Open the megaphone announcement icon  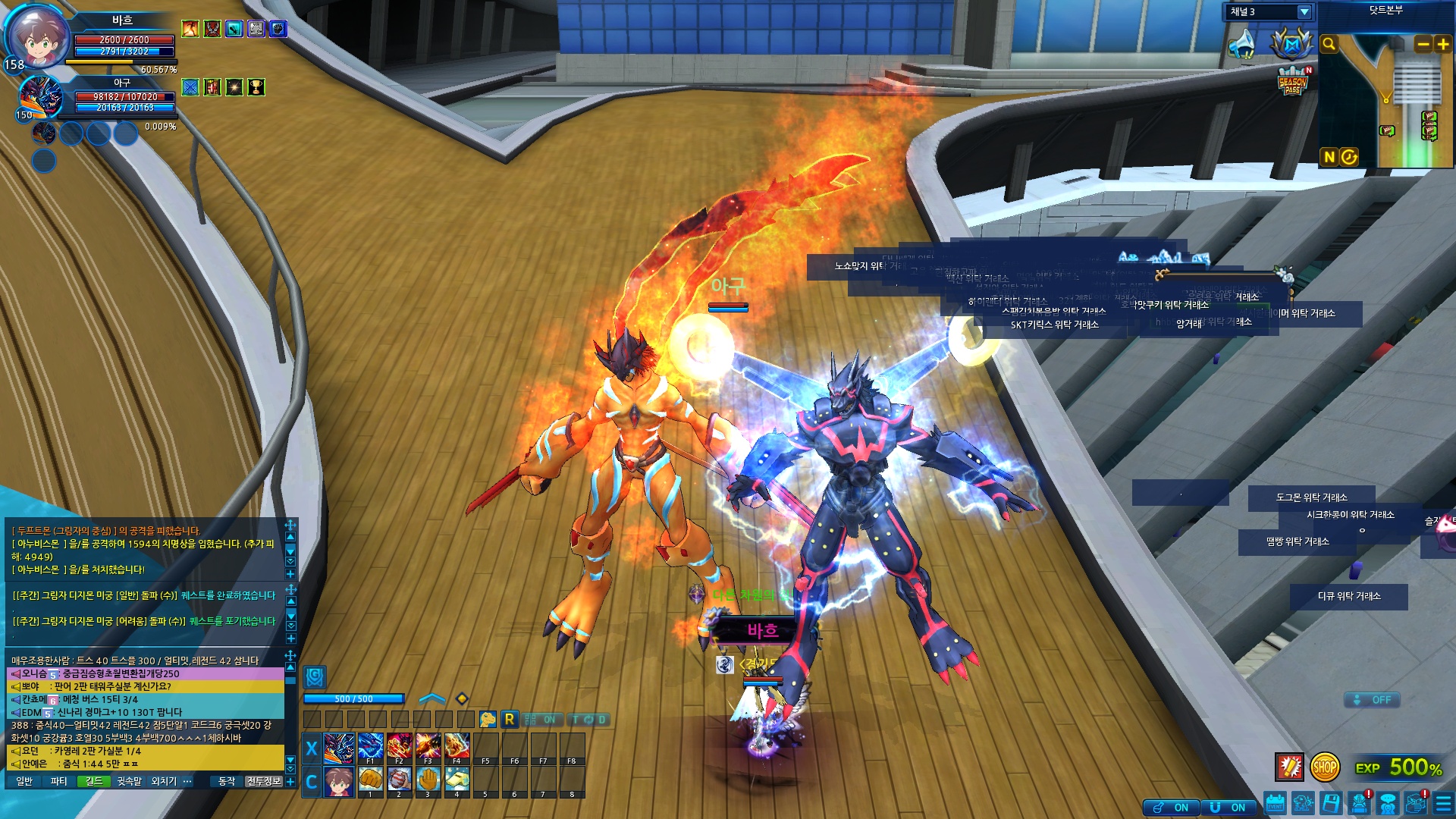click(x=1243, y=44)
